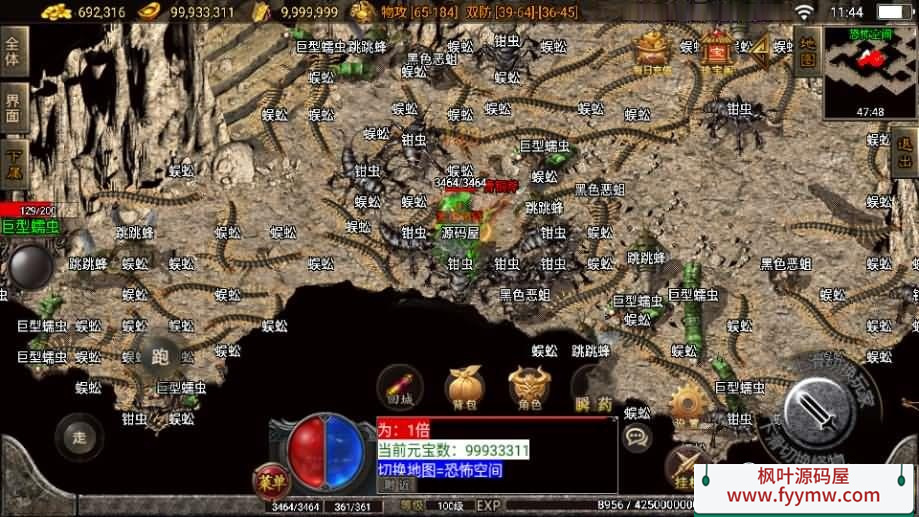Open the 背包 bag icon
Viewport: 919px width, 517px height.
[463, 388]
